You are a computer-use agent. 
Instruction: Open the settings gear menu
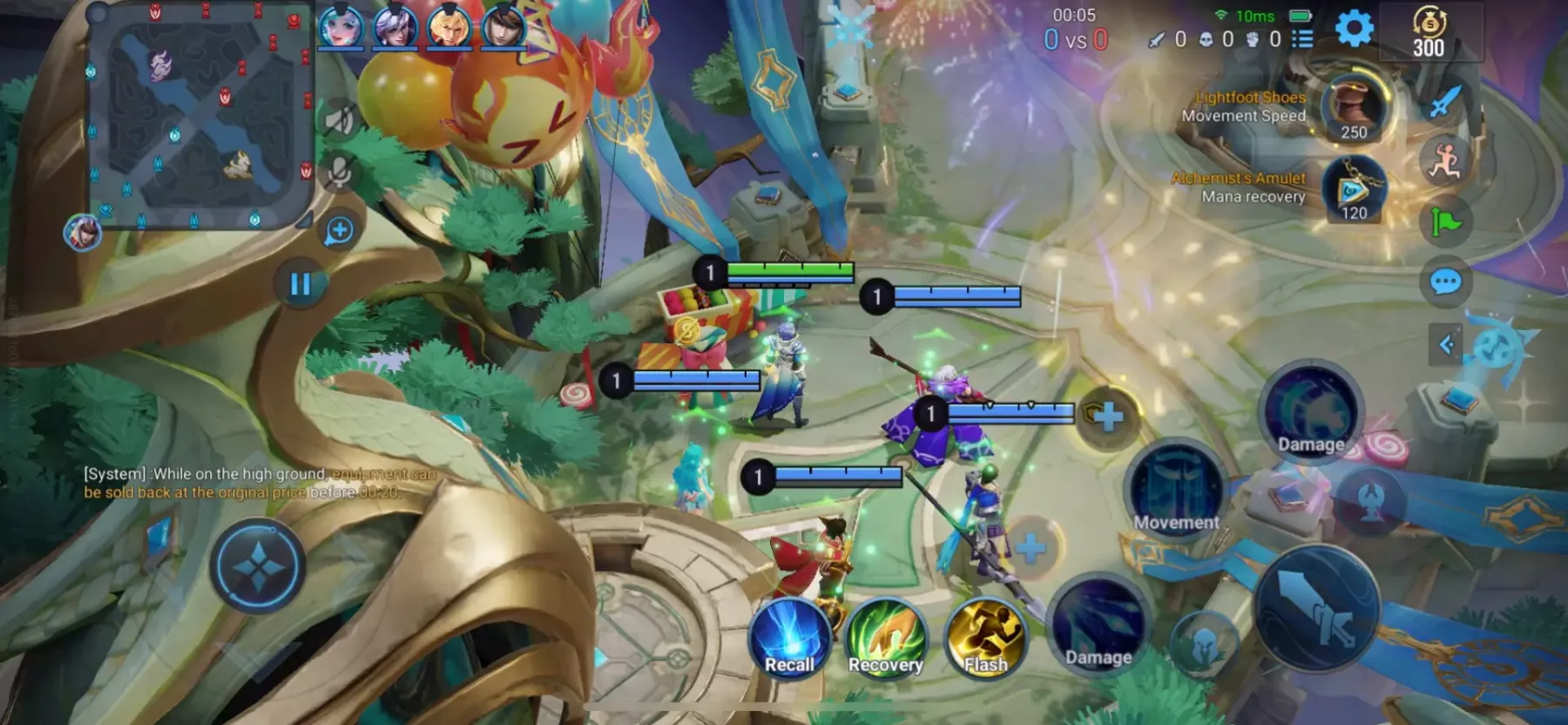click(x=1354, y=30)
